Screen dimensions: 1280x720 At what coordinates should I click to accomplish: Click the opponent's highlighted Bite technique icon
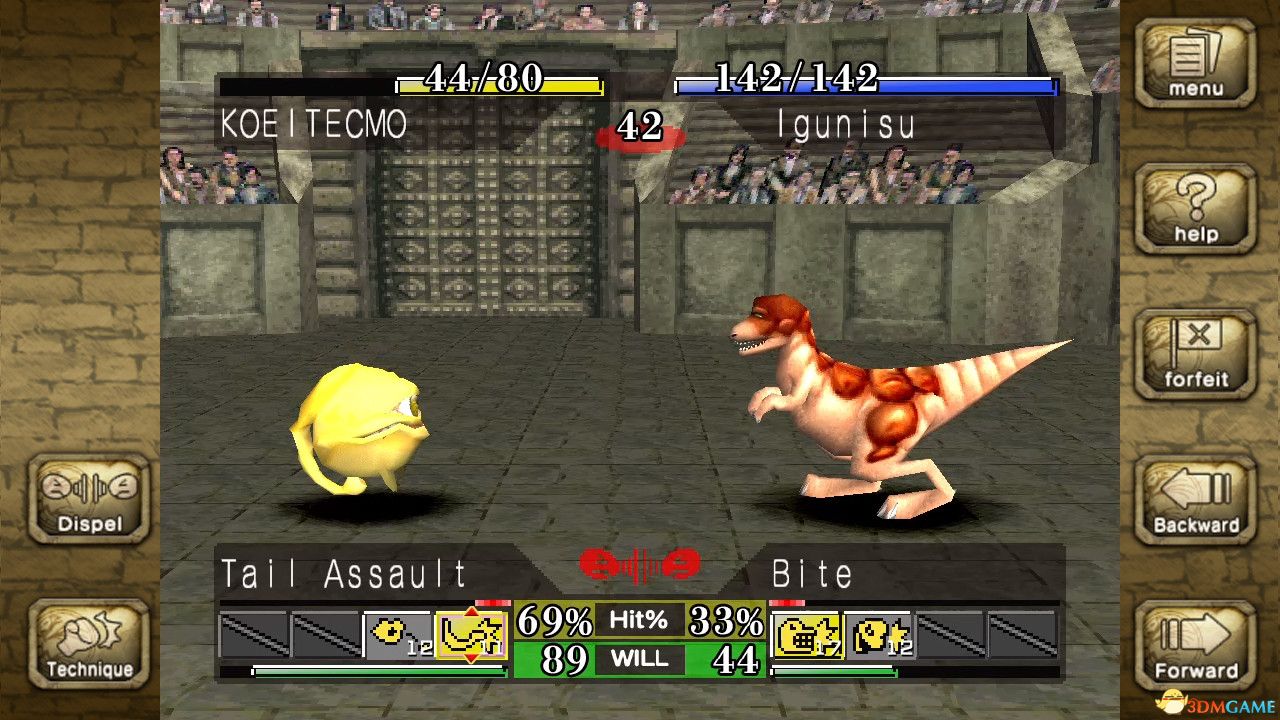[x=806, y=635]
